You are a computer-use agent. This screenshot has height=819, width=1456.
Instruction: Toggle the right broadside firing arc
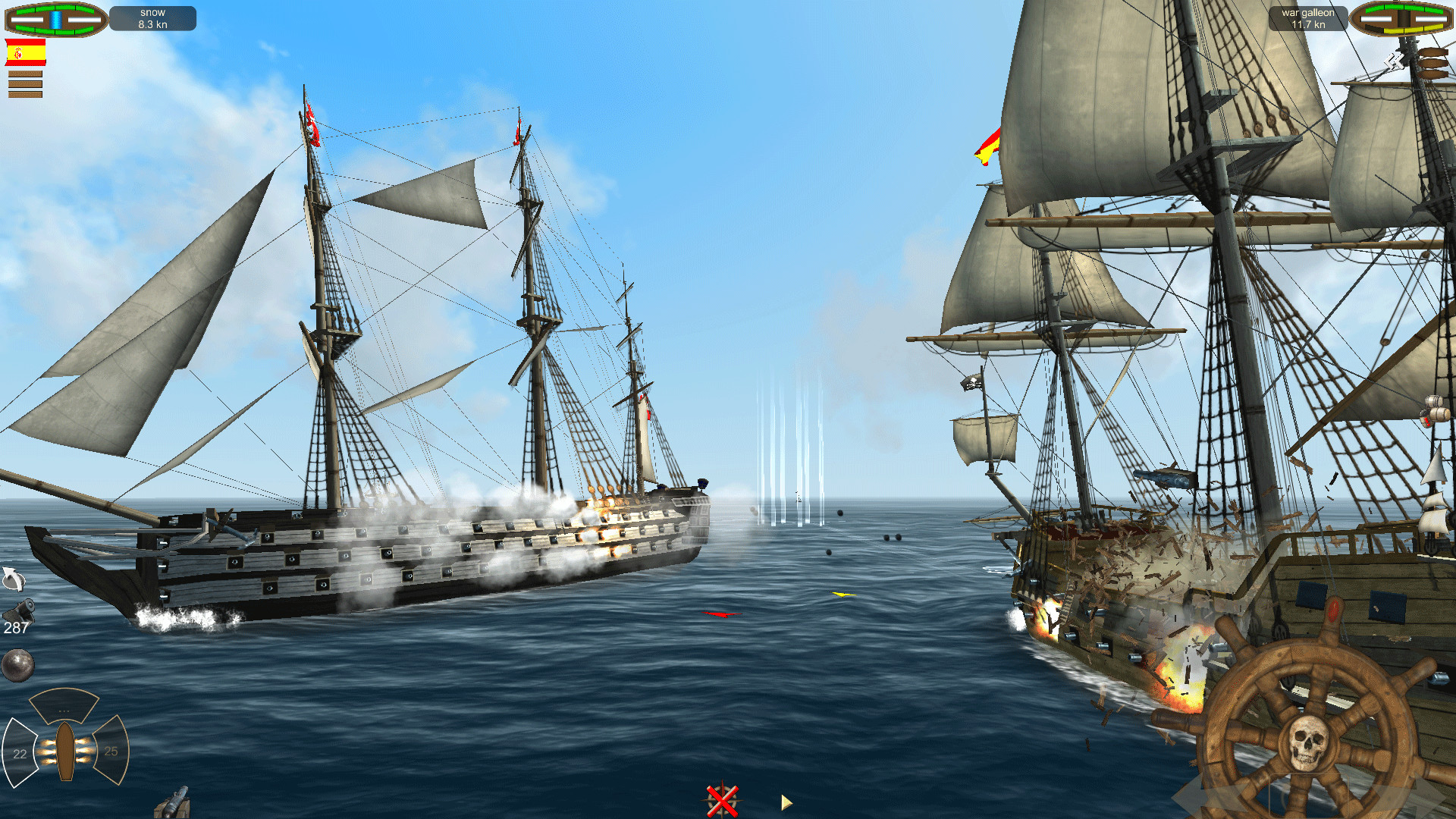[x=111, y=751]
